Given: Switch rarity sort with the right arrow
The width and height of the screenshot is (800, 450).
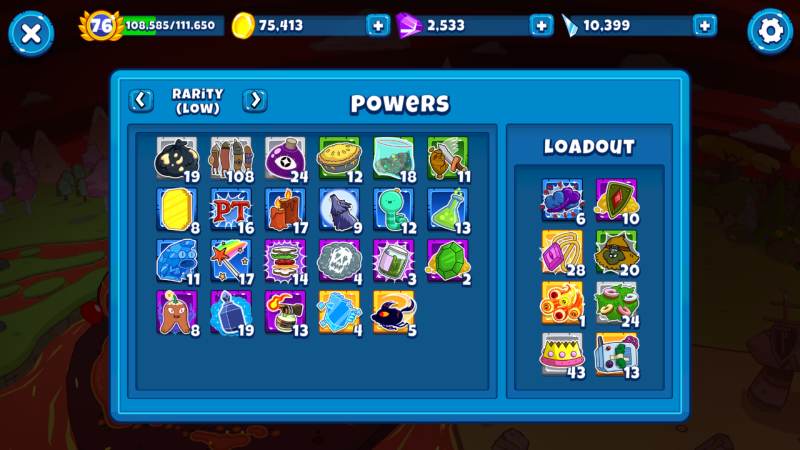Looking at the screenshot, I should (255, 100).
